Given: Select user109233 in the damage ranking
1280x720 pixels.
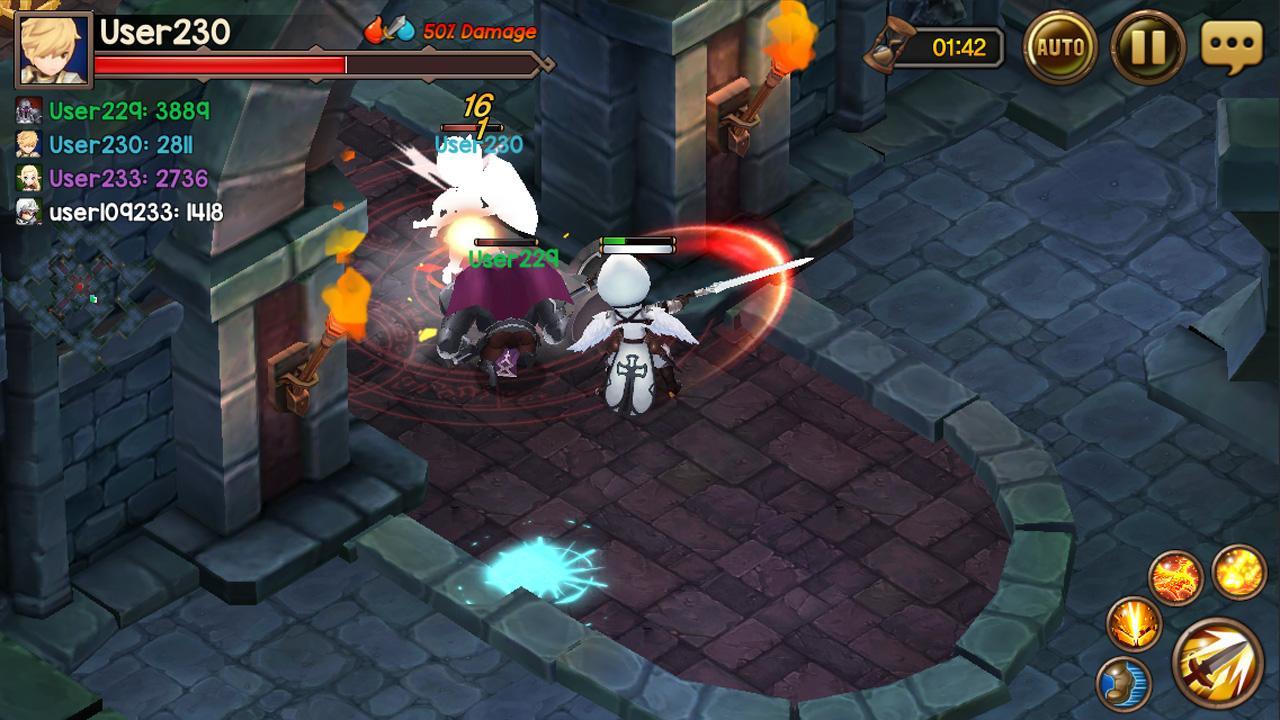Looking at the screenshot, I should (x=135, y=212).
